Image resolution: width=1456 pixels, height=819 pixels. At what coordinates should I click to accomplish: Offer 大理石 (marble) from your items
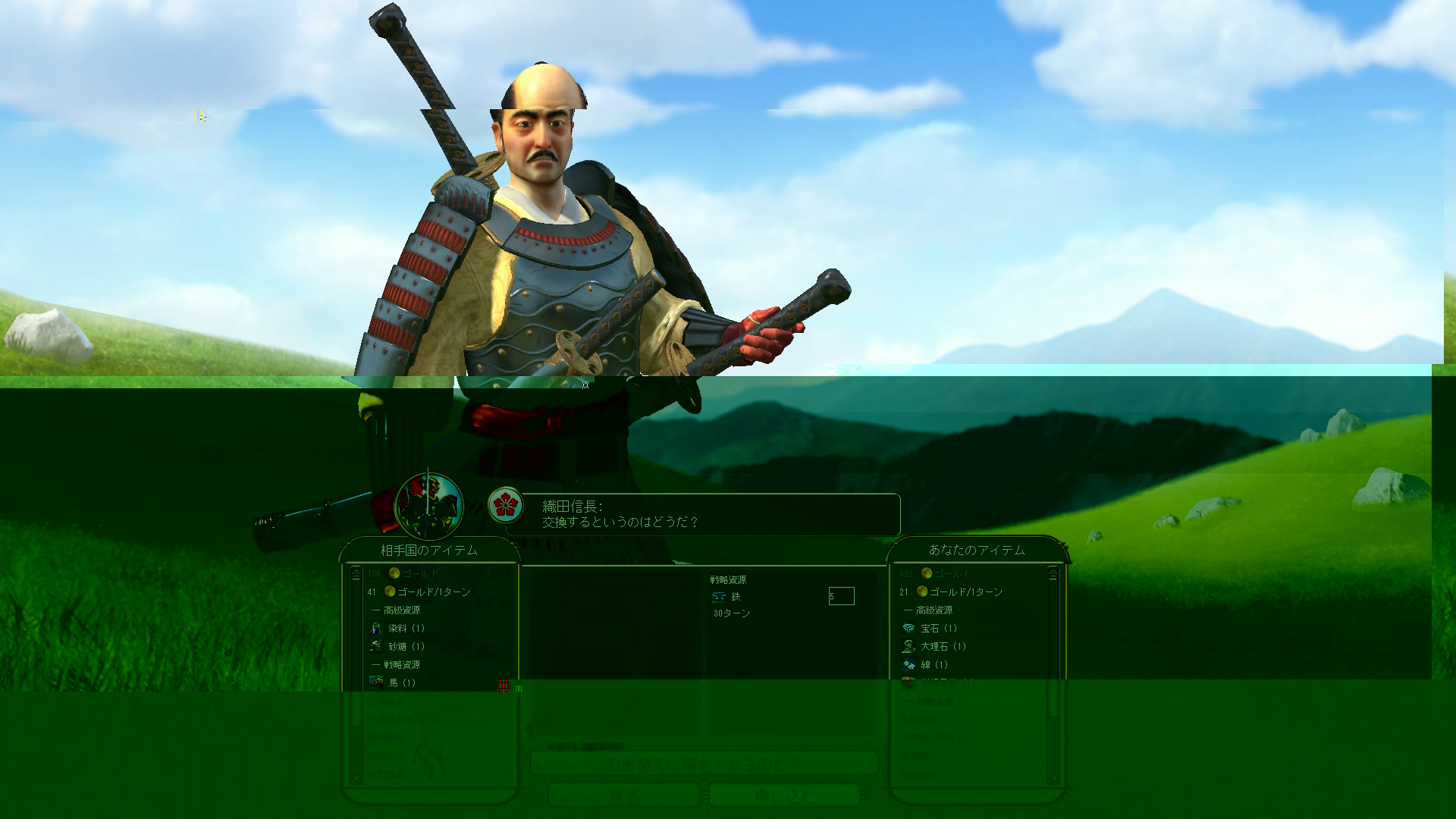[x=943, y=647]
